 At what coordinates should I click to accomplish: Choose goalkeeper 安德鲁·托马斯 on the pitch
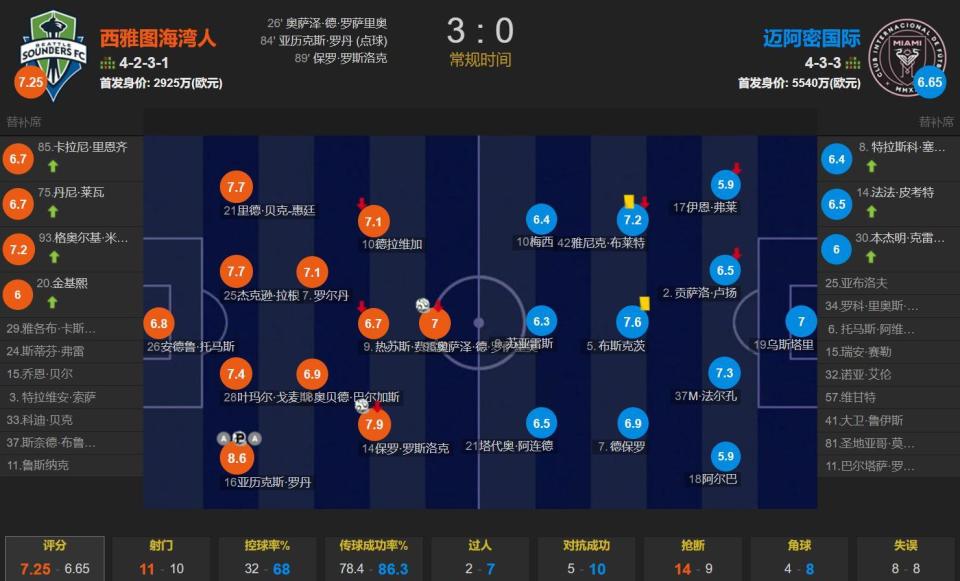pyautogui.click(x=158, y=324)
